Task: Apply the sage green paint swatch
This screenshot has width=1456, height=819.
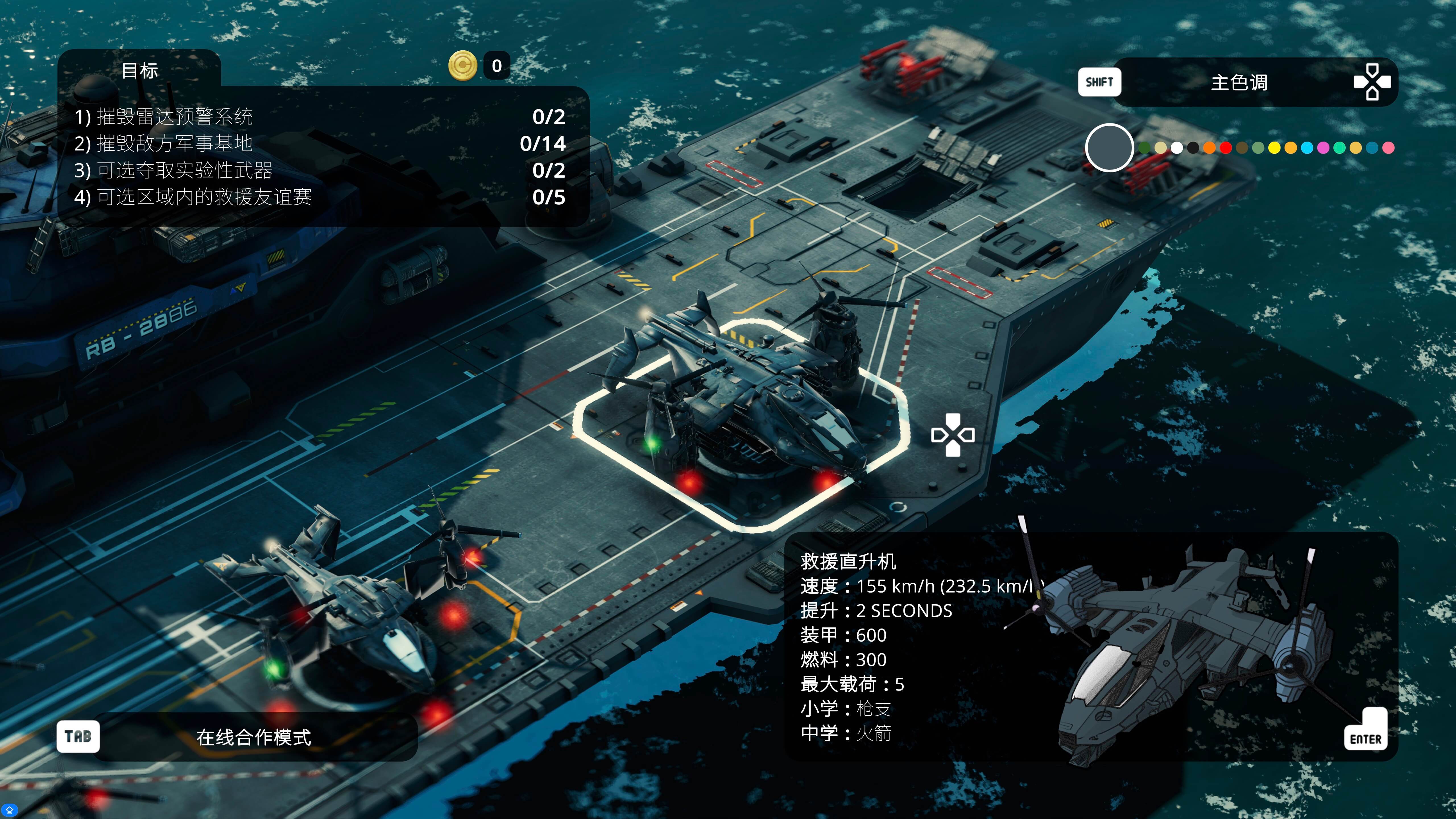Action: [1258, 148]
